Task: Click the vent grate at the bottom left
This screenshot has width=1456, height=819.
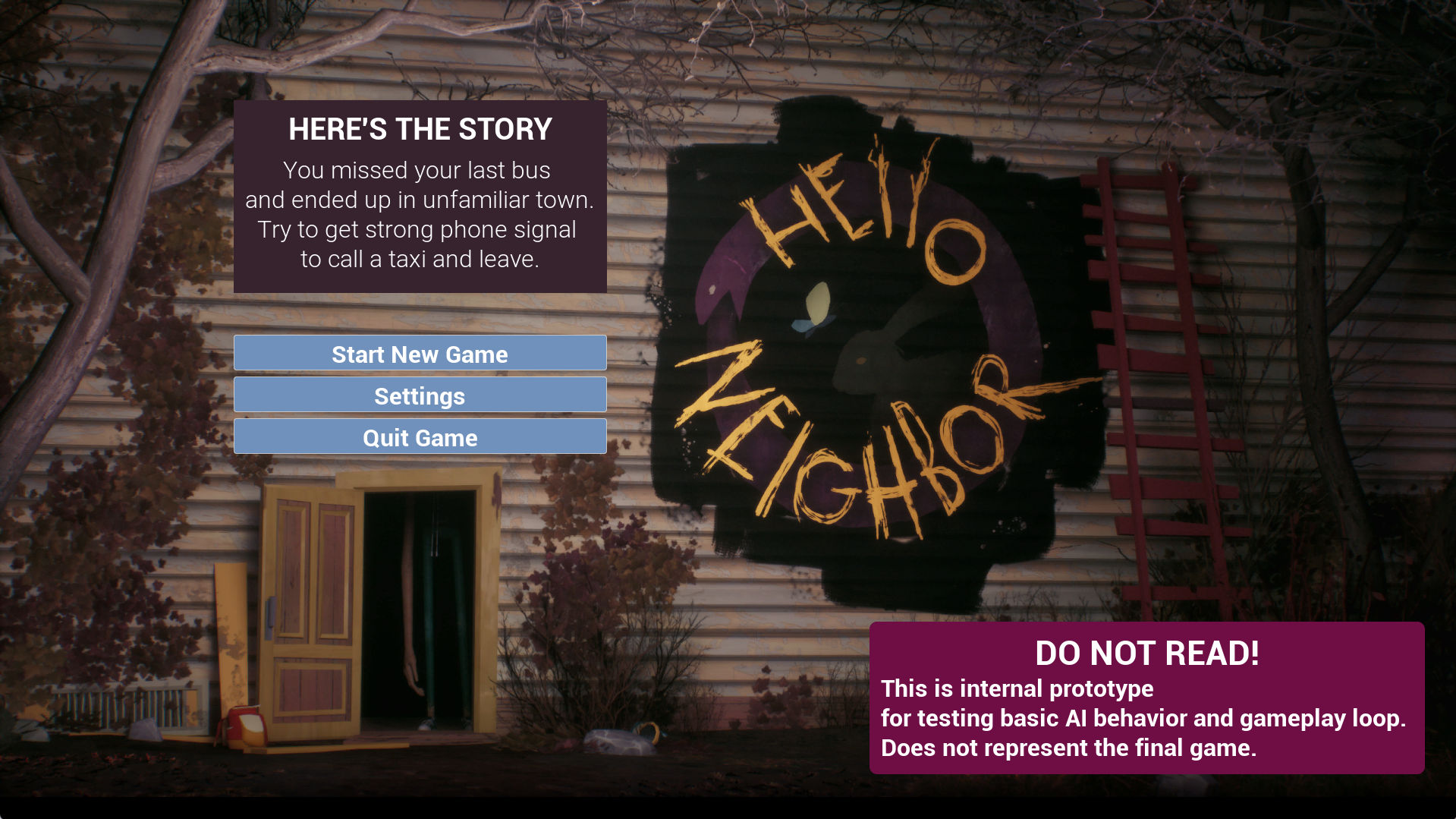Action: (x=124, y=706)
